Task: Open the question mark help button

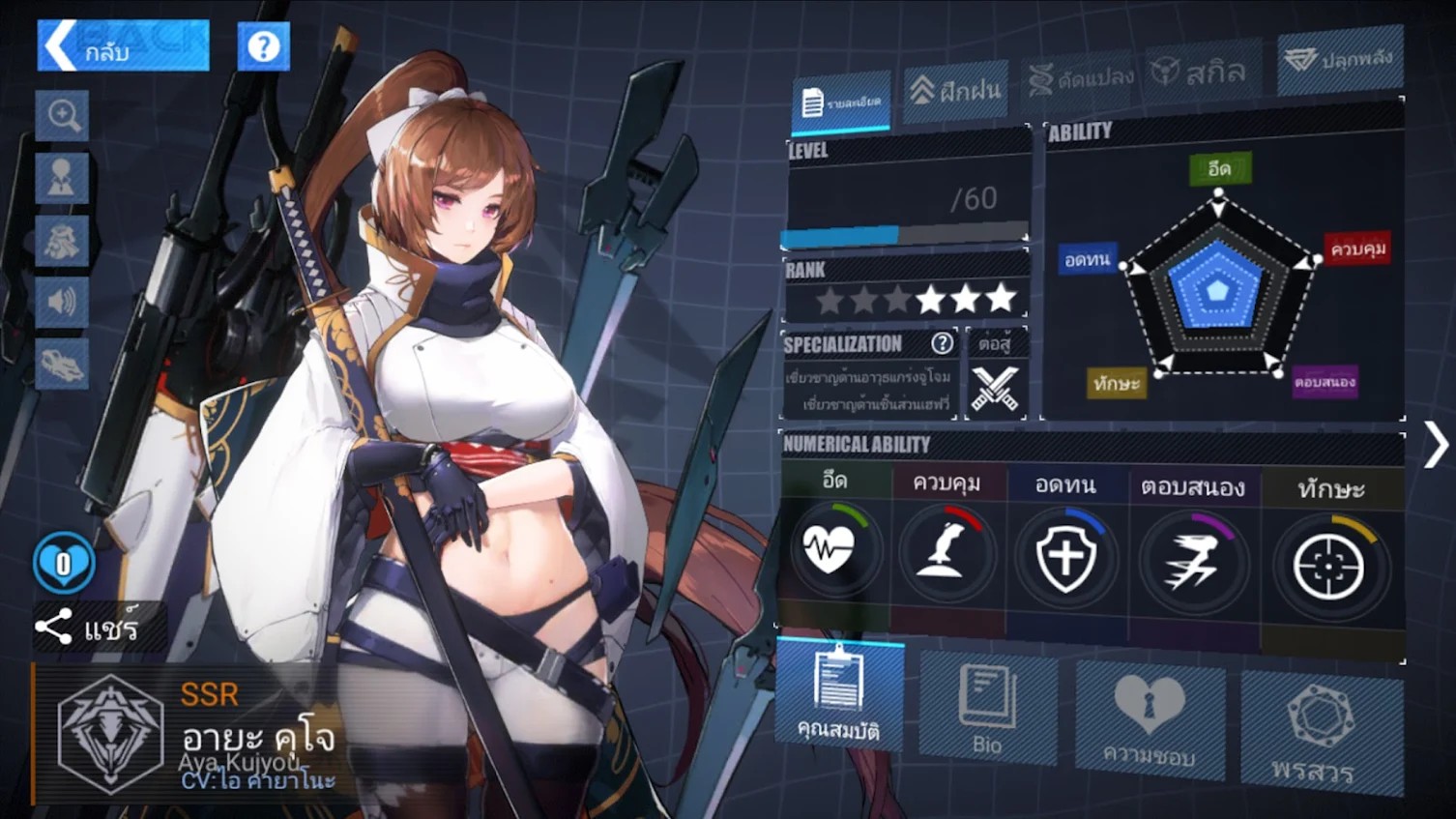Action: coord(263,46)
